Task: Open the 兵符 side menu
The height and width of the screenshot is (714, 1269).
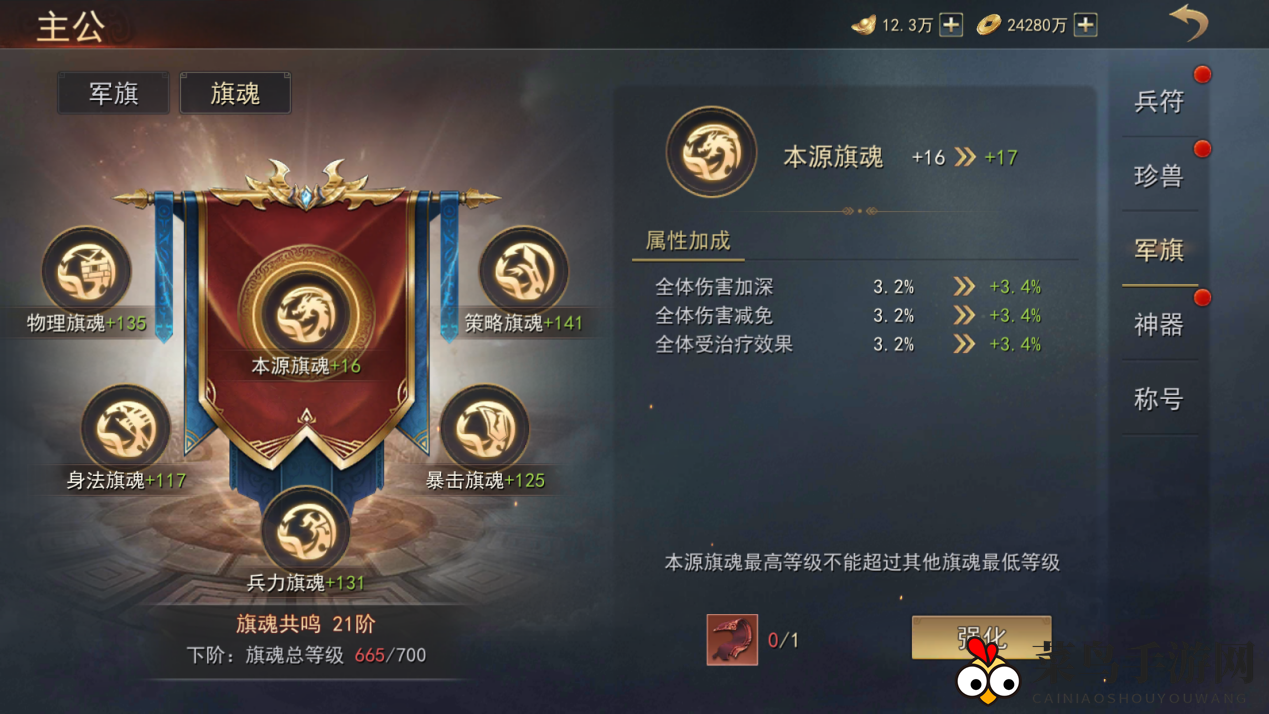Action: pyautogui.click(x=1159, y=101)
